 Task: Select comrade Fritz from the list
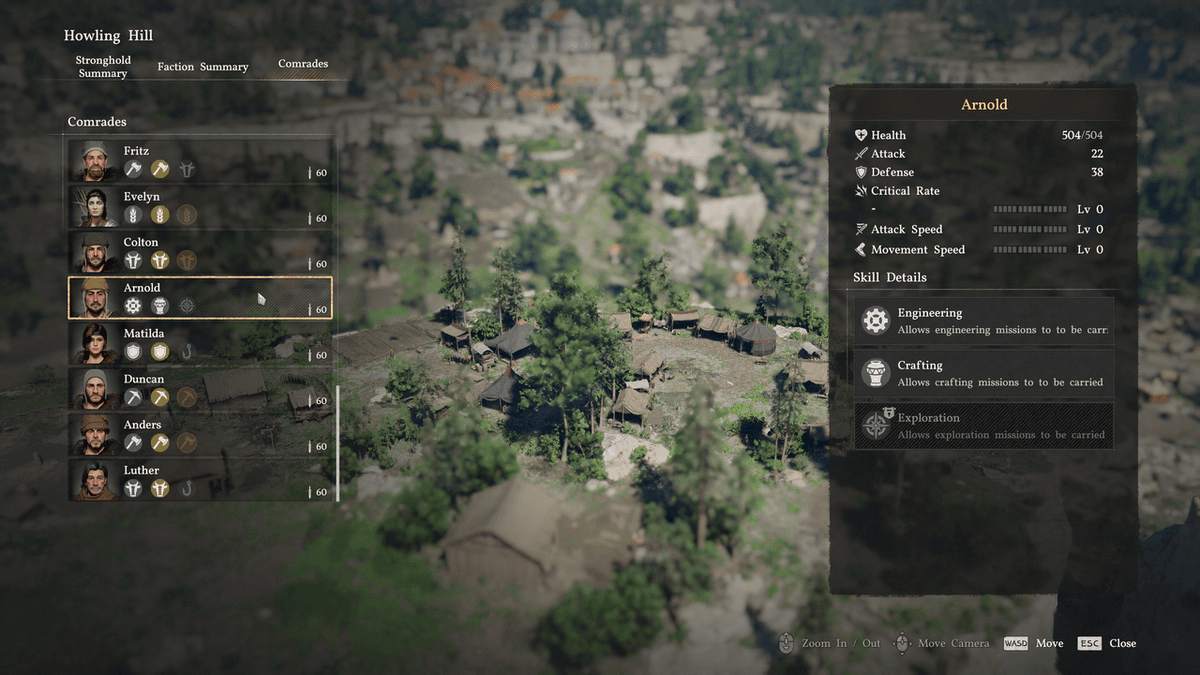[200, 161]
